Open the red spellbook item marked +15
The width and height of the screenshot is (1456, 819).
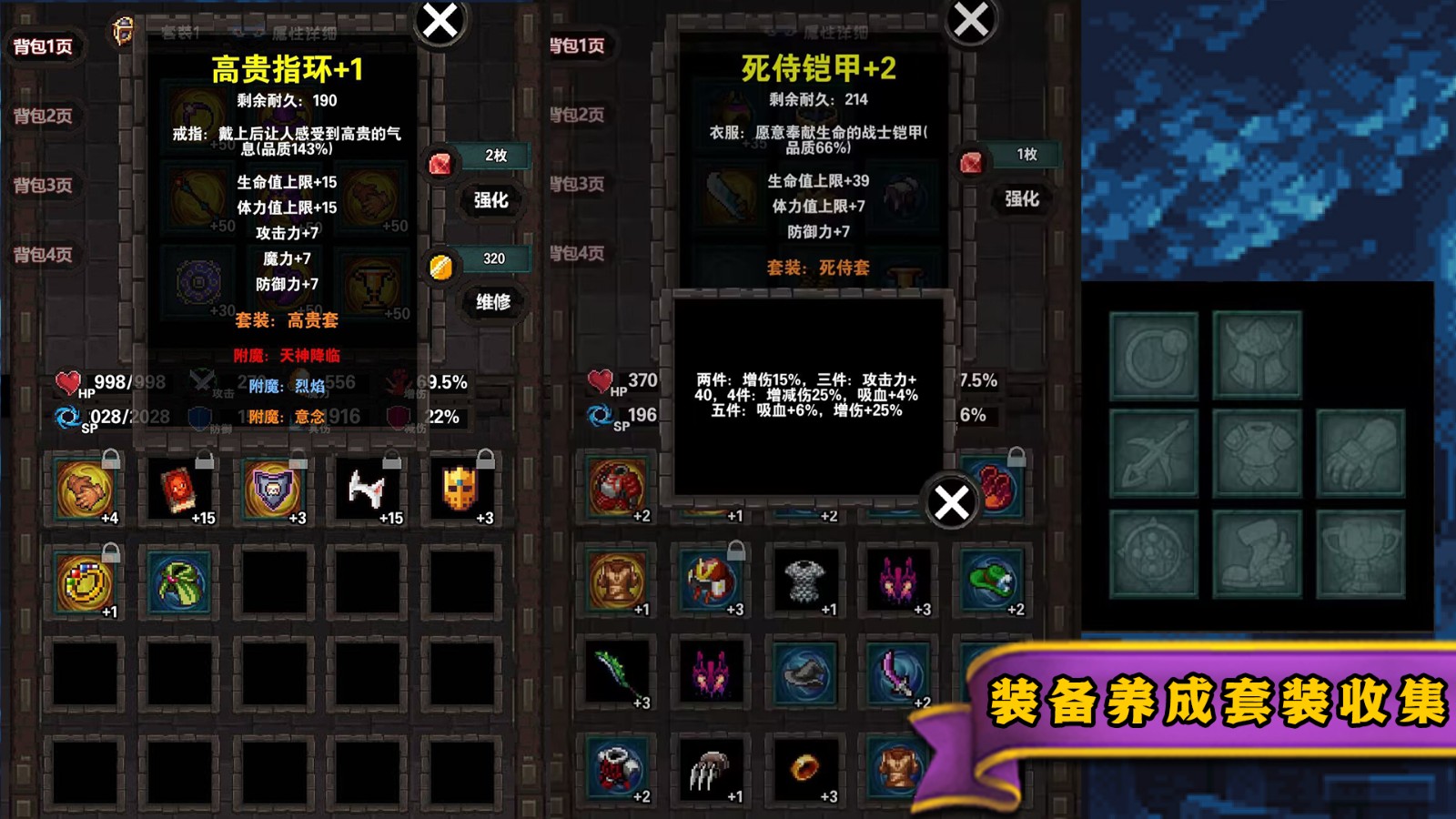179,491
